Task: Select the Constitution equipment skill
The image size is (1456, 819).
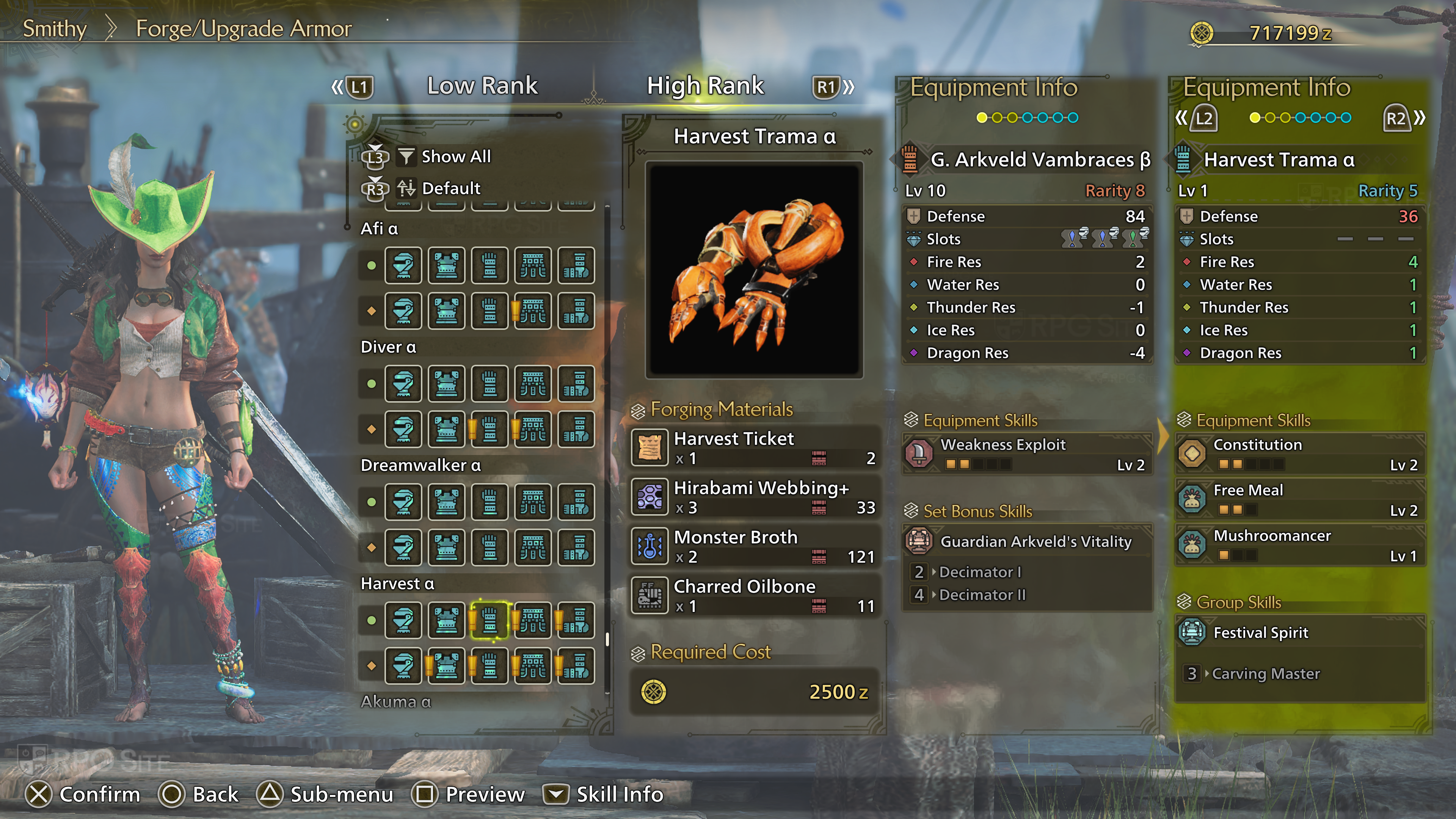Action: click(x=1300, y=454)
